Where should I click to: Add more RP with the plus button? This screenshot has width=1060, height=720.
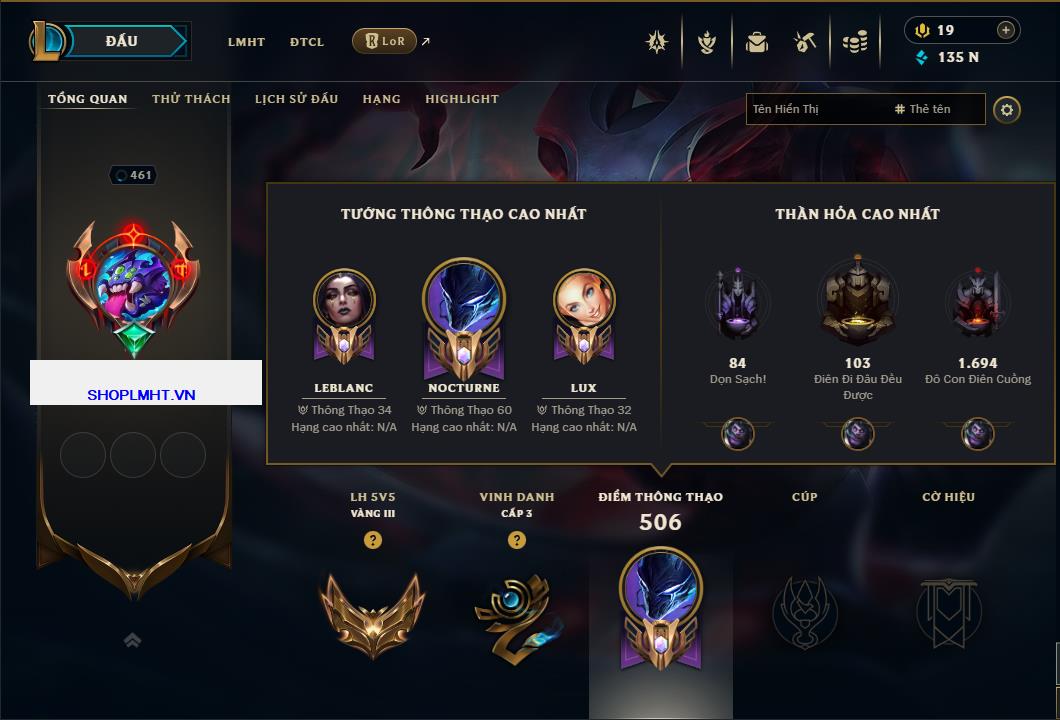coord(1006,30)
